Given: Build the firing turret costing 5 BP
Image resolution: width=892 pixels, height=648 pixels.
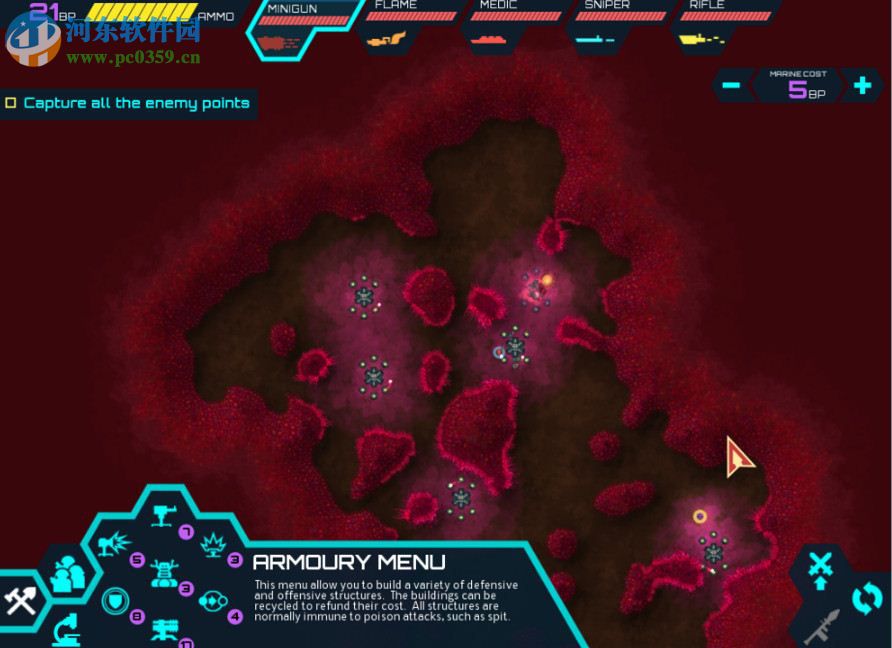Looking at the screenshot, I should pos(115,546).
